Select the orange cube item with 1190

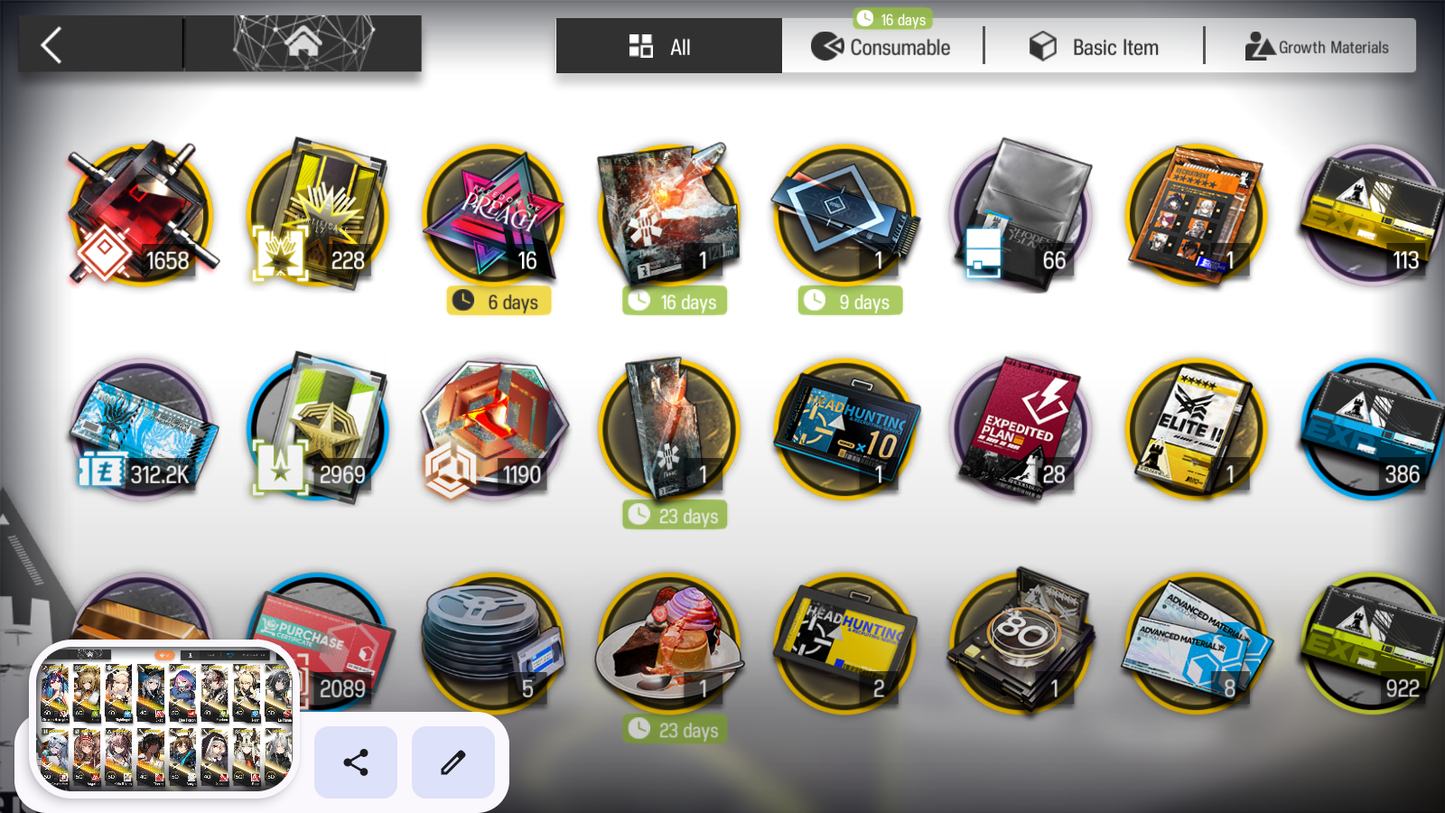tap(493, 430)
